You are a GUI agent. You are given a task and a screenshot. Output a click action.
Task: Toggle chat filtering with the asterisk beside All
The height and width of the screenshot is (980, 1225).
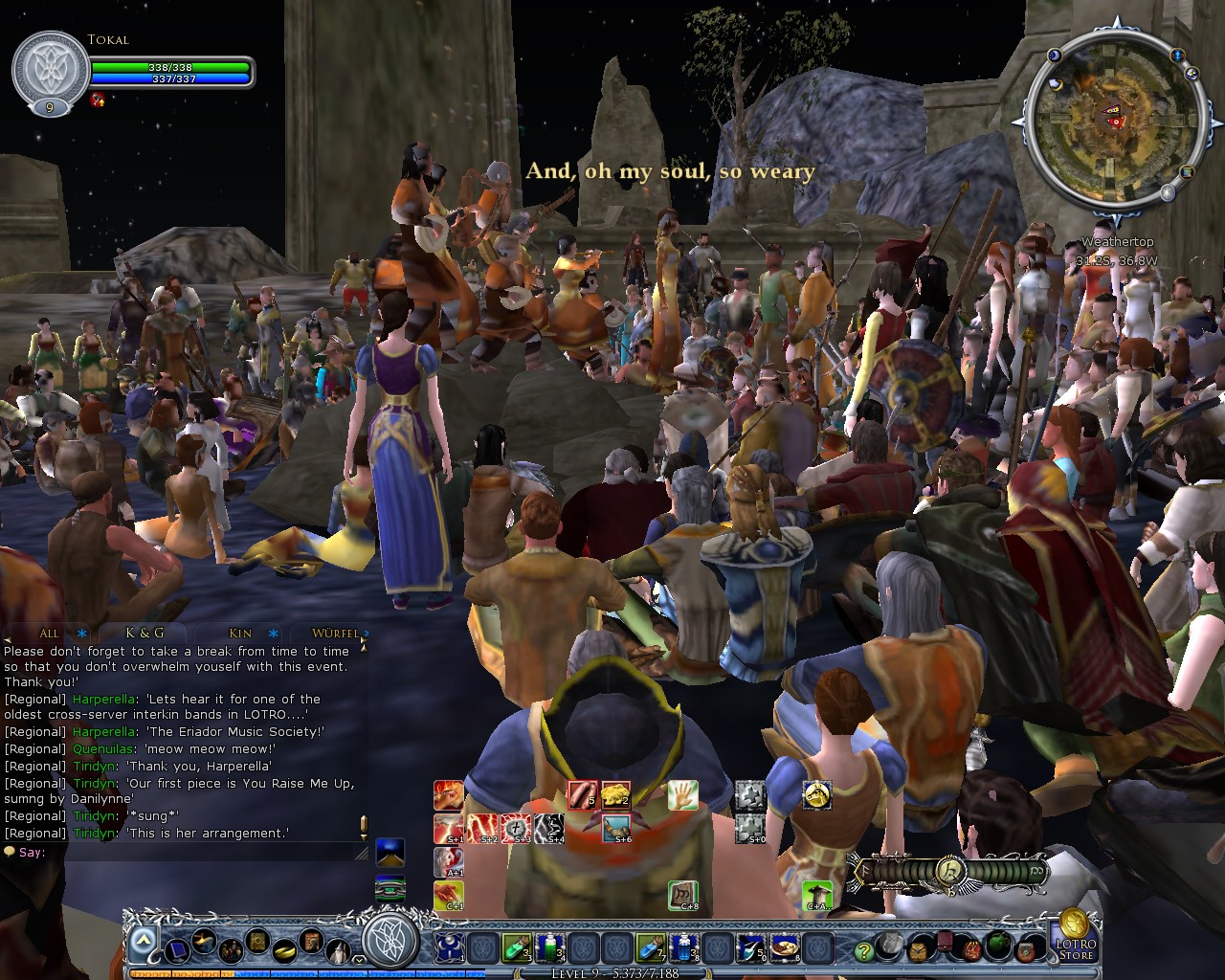(x=82, y=634)
